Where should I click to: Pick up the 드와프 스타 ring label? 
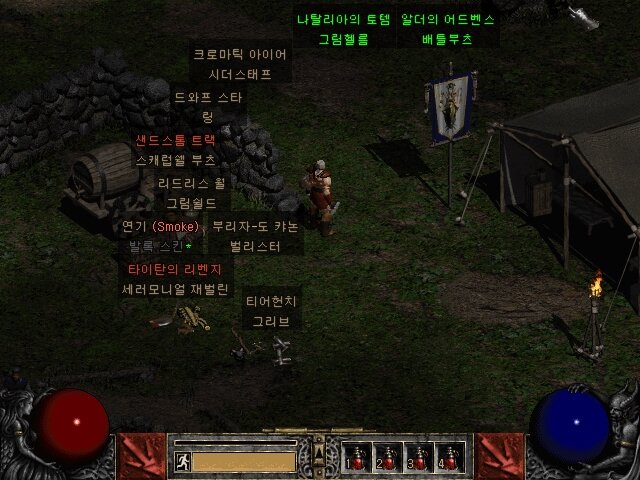[x=209, y=97]
